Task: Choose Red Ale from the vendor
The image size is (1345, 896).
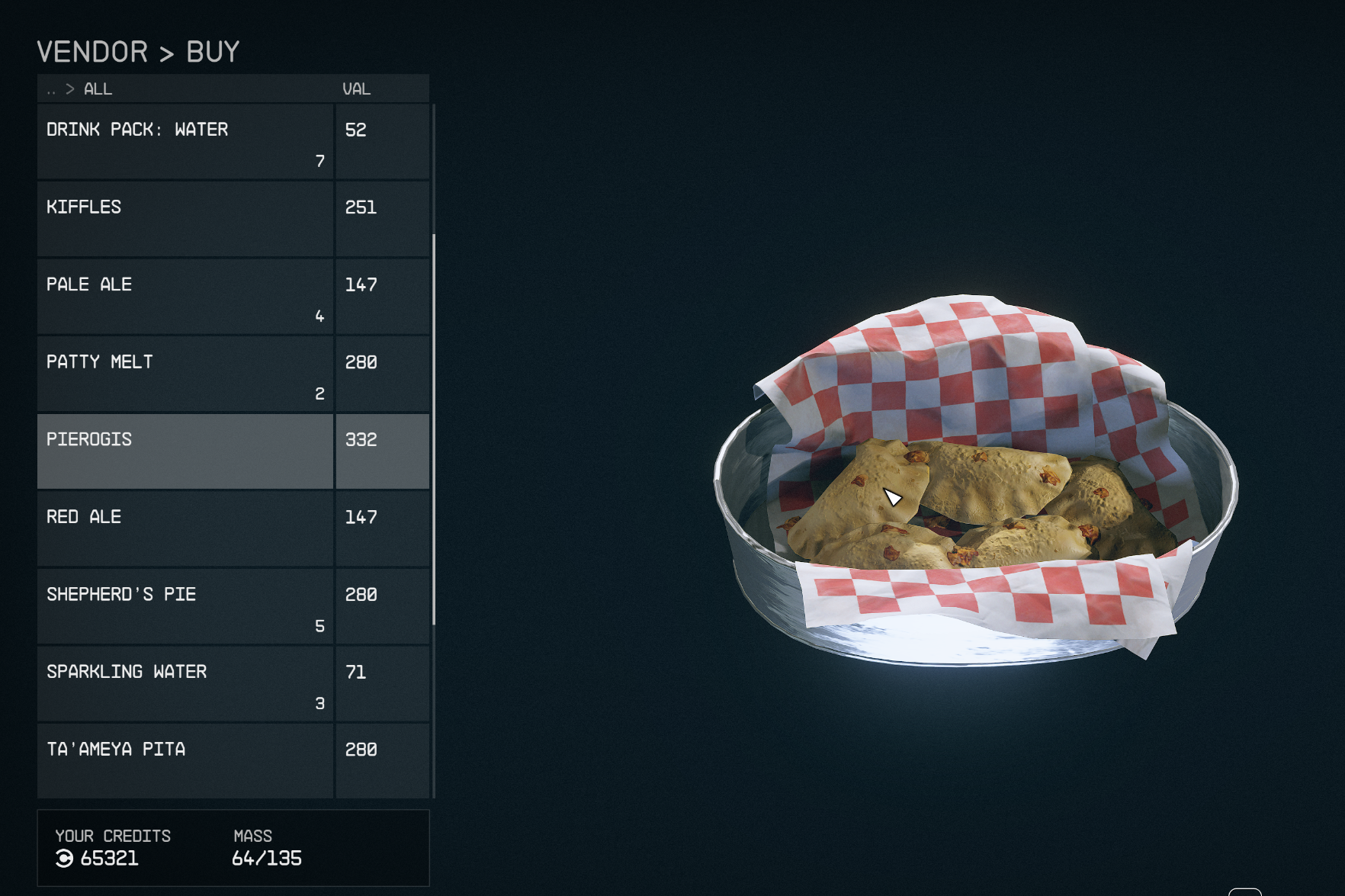Action: 185,529
